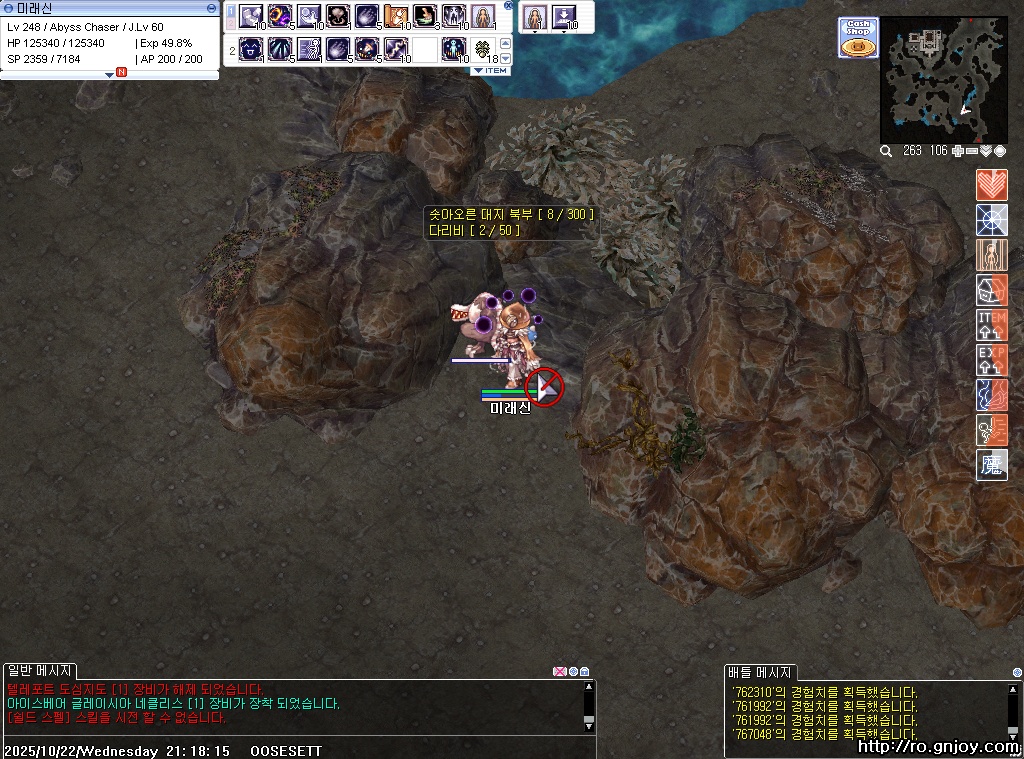Use the item stack showing 18

tap(484, 48)
